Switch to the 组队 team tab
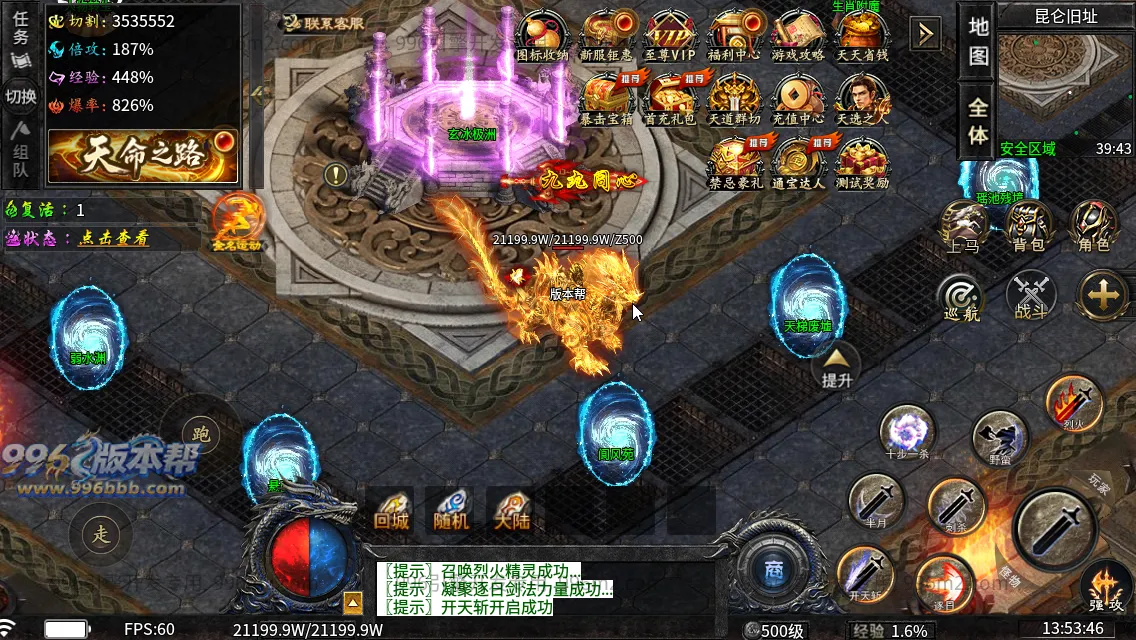This screenshot has height=640, width=1136. click(21, 158)
